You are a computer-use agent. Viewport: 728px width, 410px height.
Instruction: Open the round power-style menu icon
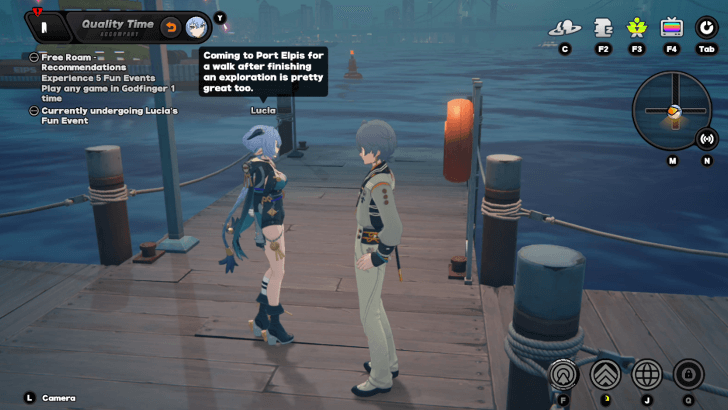pos(706,28)
